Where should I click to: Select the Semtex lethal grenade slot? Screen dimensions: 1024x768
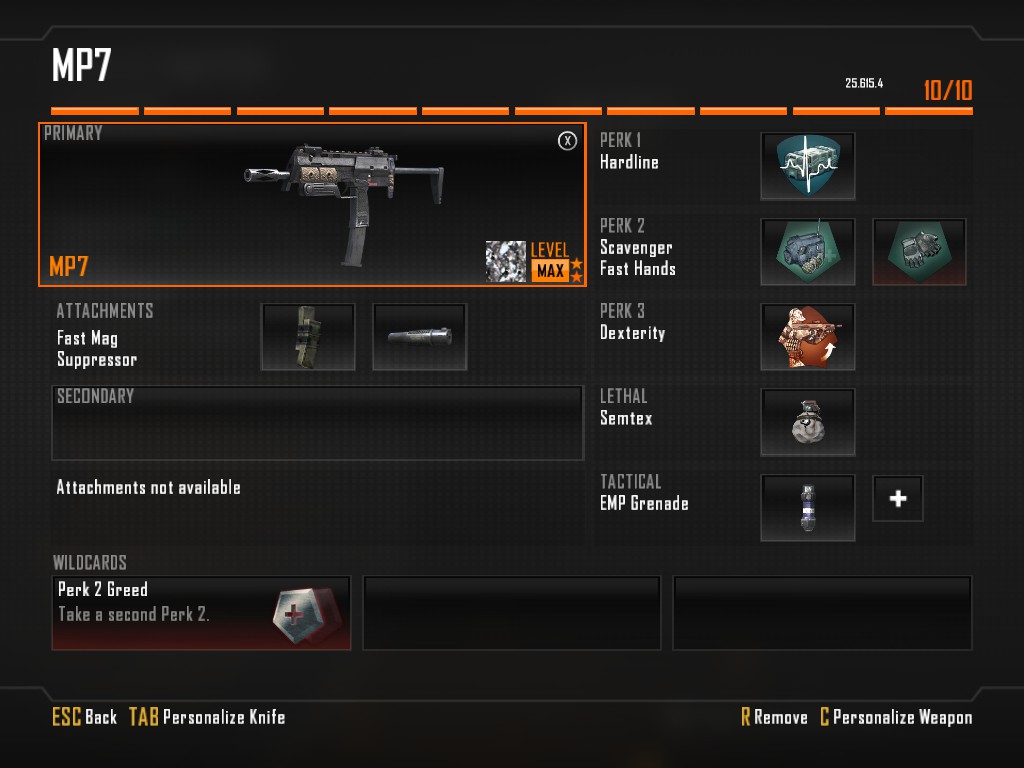point(807,422)
